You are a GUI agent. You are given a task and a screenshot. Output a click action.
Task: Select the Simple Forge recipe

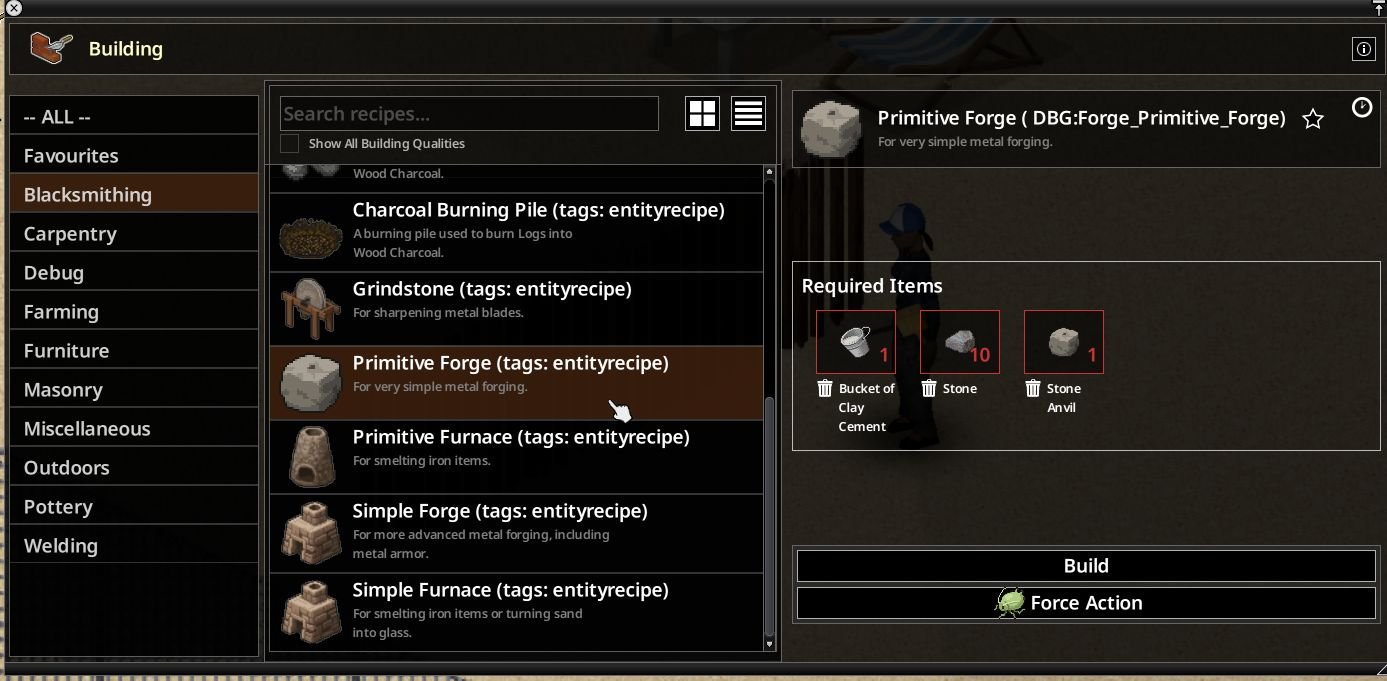pos(516,531)
